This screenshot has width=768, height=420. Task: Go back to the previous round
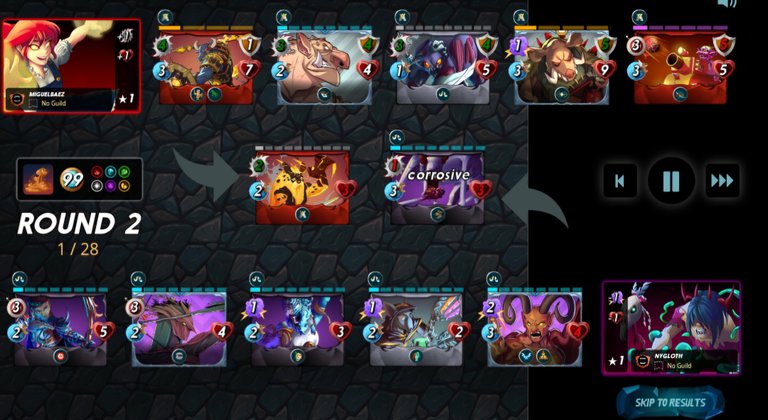pyautogui.click(x=620, y=181)
